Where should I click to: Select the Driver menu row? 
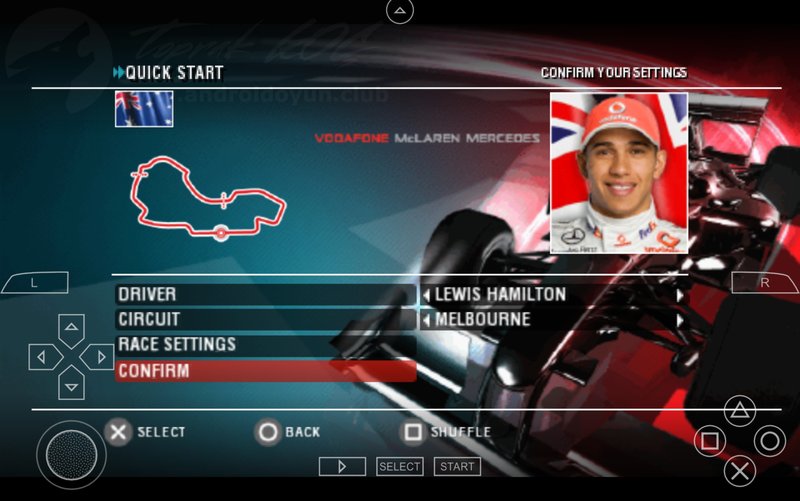pyautogui.click(x=264, y=295)
